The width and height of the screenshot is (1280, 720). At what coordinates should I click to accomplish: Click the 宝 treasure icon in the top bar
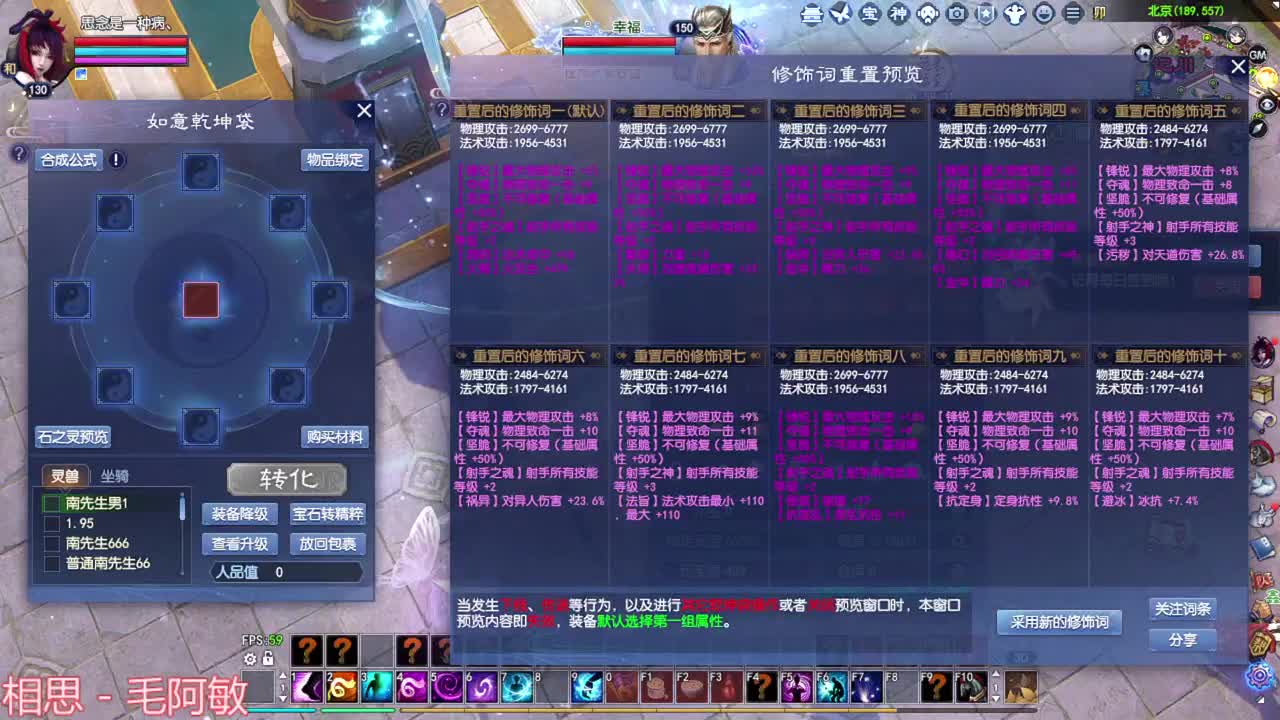click(870, 14)
